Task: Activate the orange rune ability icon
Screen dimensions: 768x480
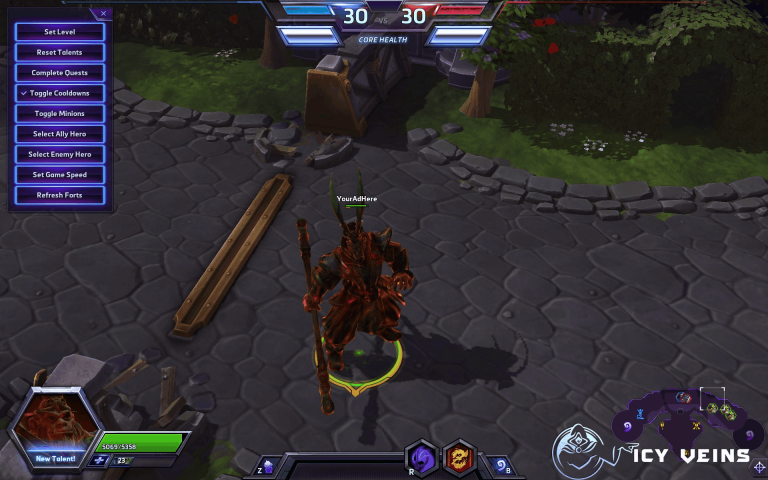Action: click(x=459, y=459)
